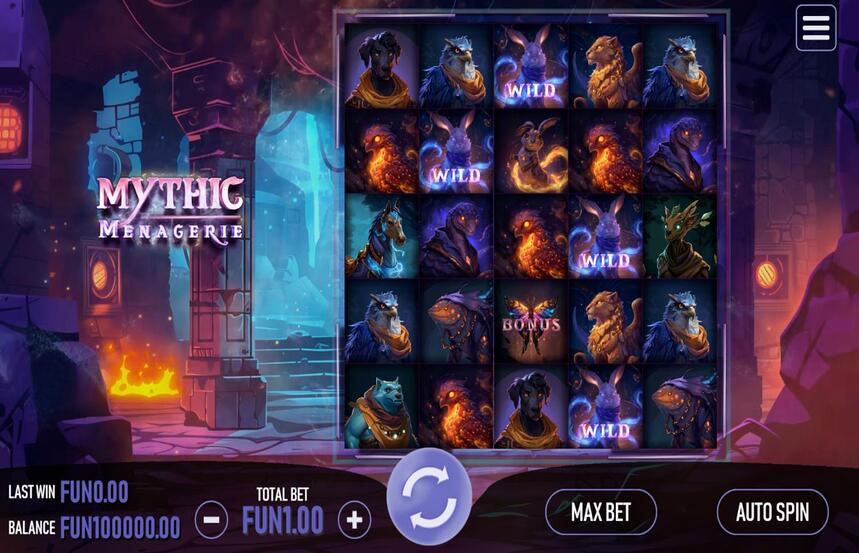Set the wager with MAX BET
859x553 pixels.
600,512
